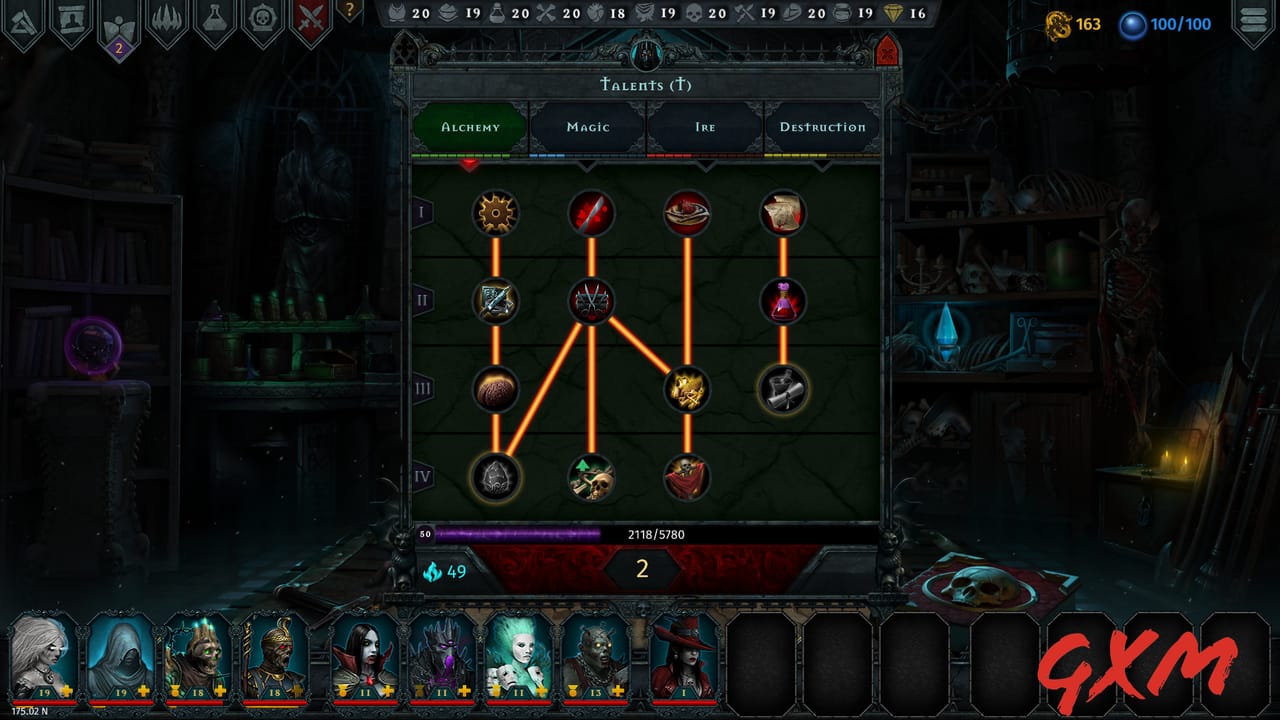1280x720 pixels.
Task: Open the purple potion talent in tier II
Action: [782, 297]
